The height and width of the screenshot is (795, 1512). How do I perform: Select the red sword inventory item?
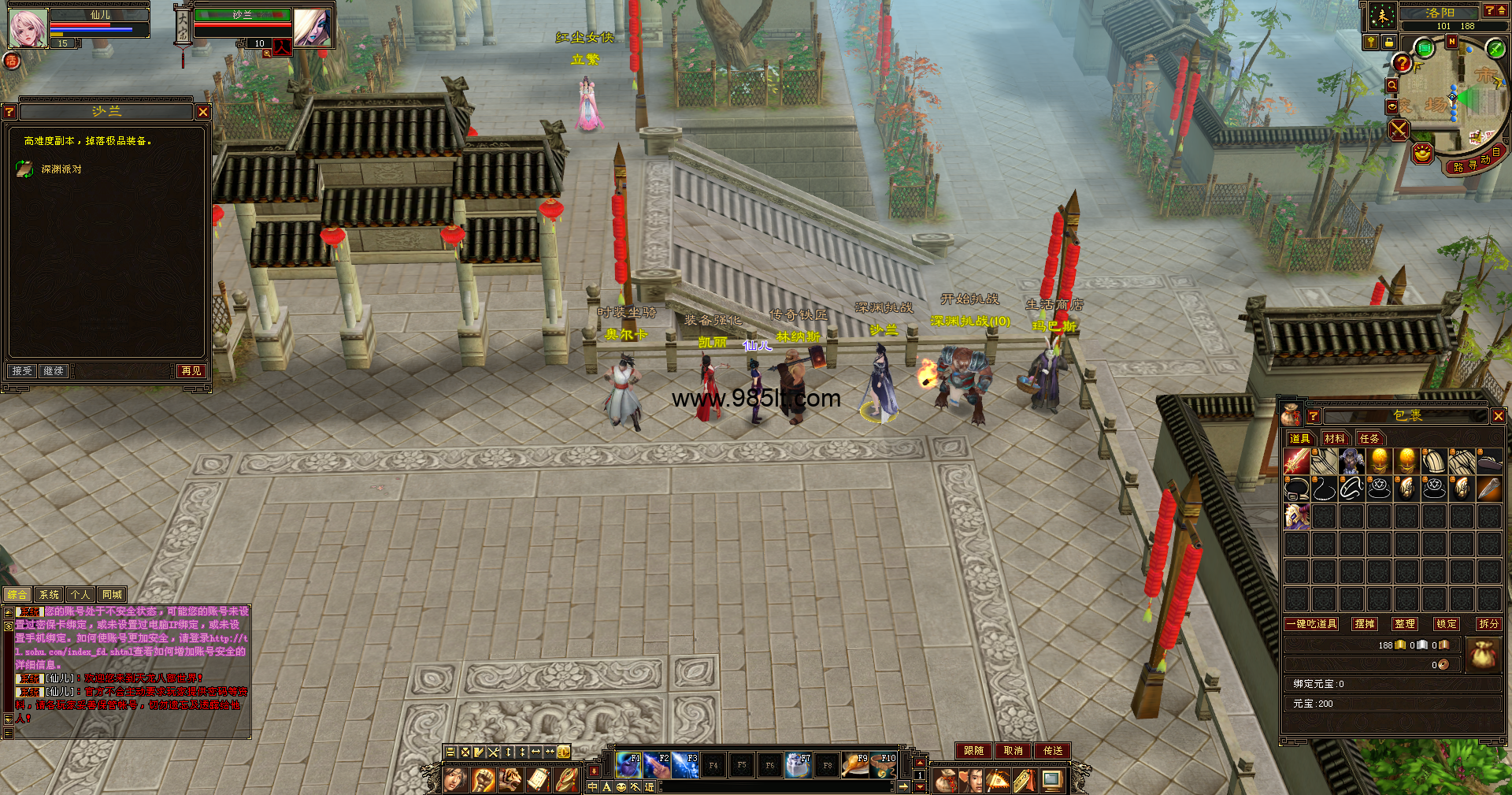[1296, 462]
